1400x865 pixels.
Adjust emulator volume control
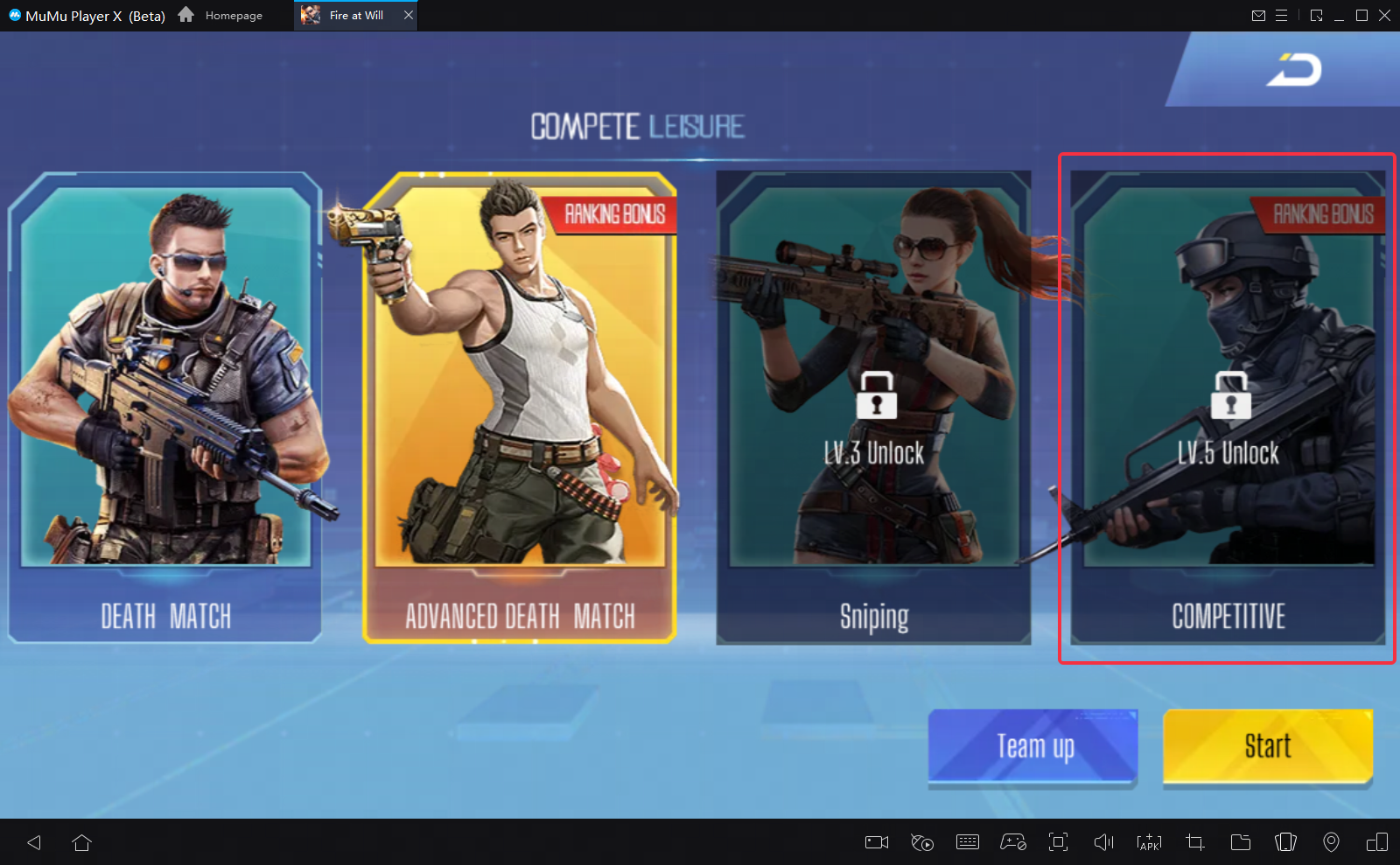tap(1103, 842)
